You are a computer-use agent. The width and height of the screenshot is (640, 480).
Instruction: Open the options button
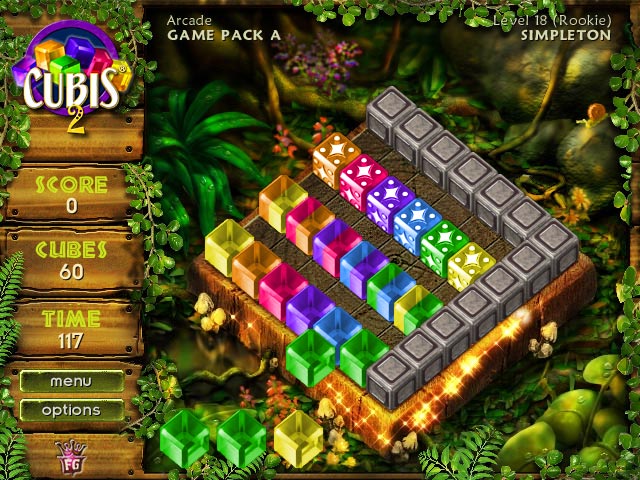tap(71, 410)
